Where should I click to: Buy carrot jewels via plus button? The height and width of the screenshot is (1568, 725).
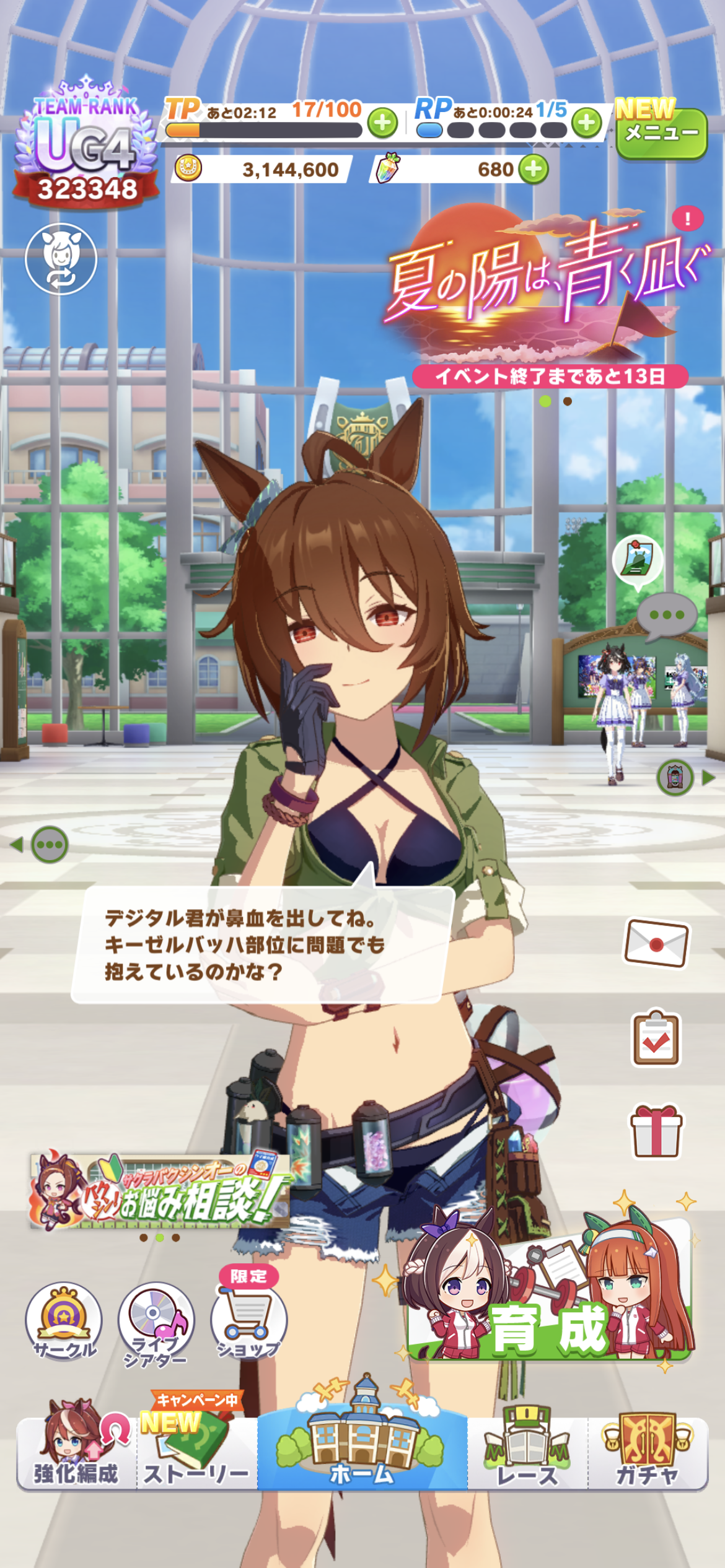point(534,169)
